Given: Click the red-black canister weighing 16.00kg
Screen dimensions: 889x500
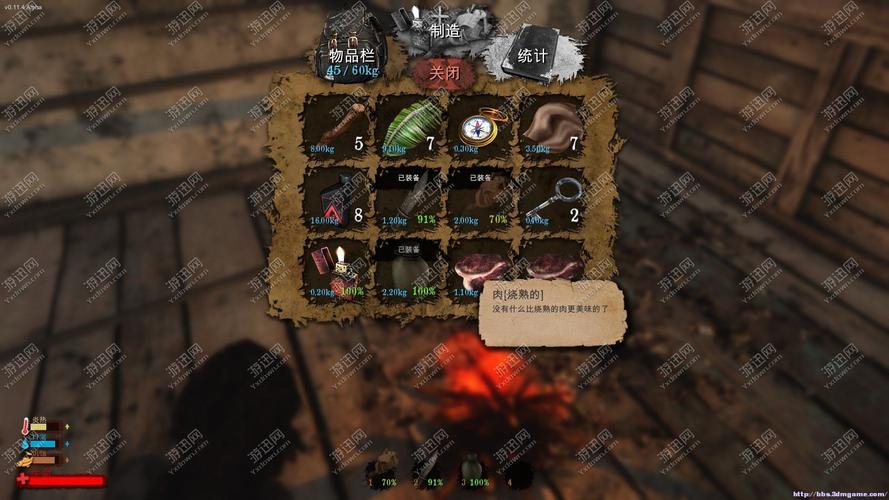Looking at the screenshot, I should point(337,197).
